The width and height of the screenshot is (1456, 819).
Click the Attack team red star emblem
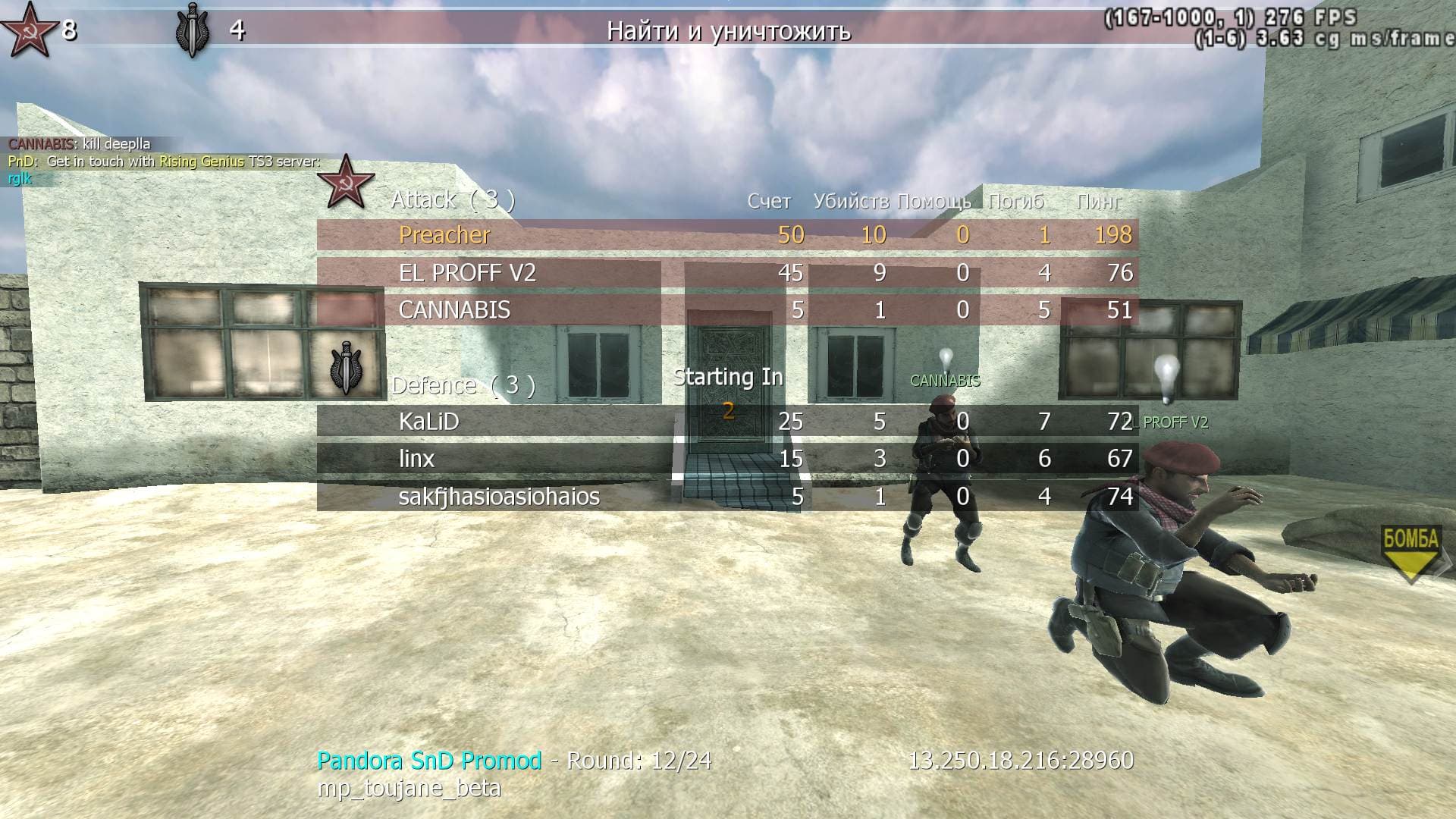coord(346,182)
